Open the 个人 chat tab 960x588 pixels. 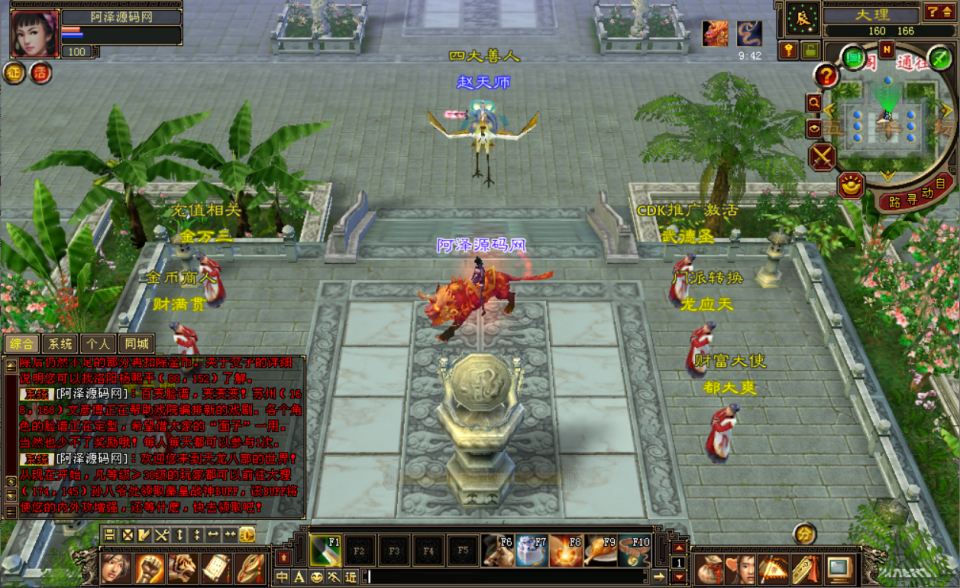pyautogui.click(x=97, y=343)
